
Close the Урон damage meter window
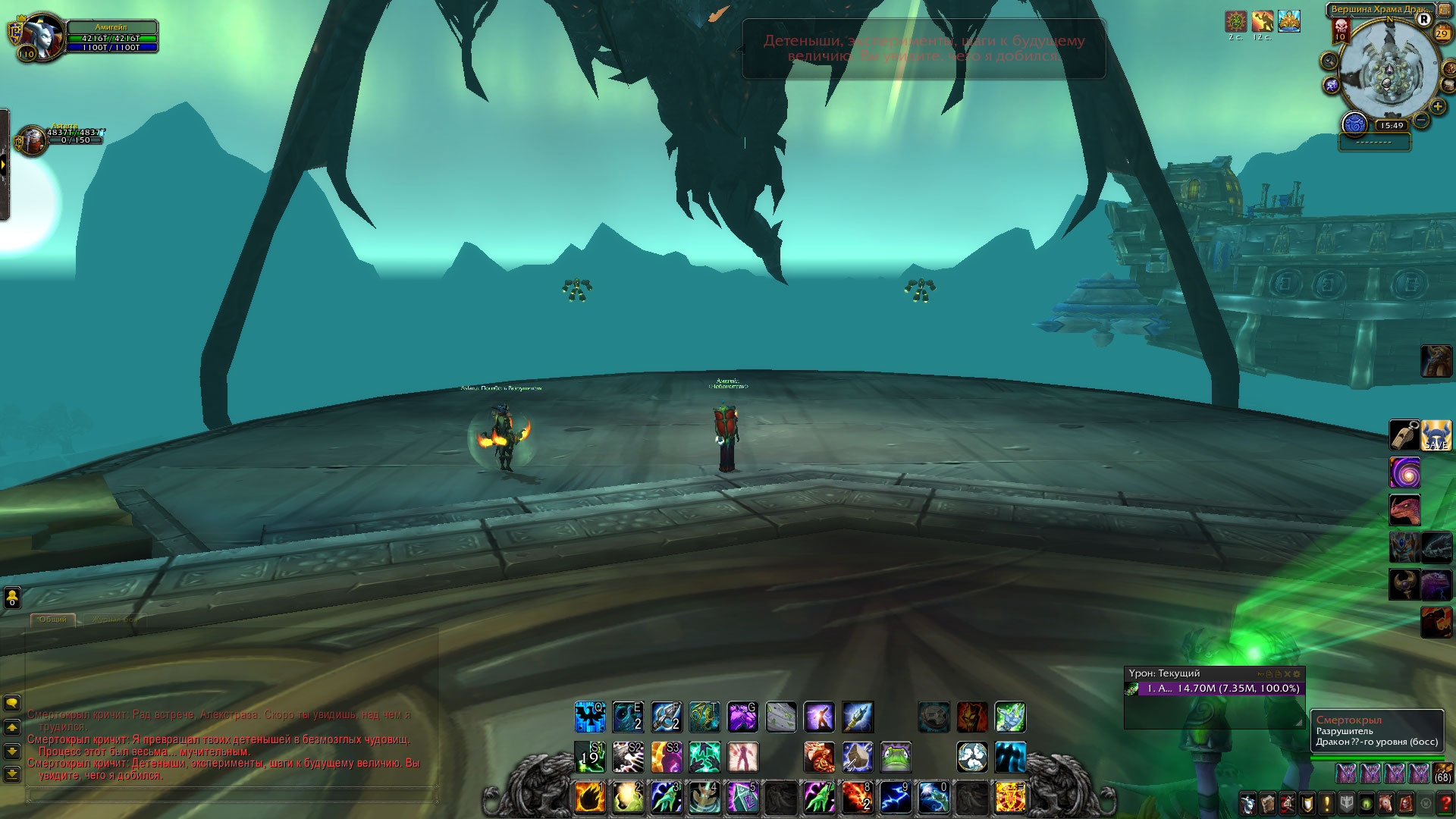click(x=1288, y=673)
